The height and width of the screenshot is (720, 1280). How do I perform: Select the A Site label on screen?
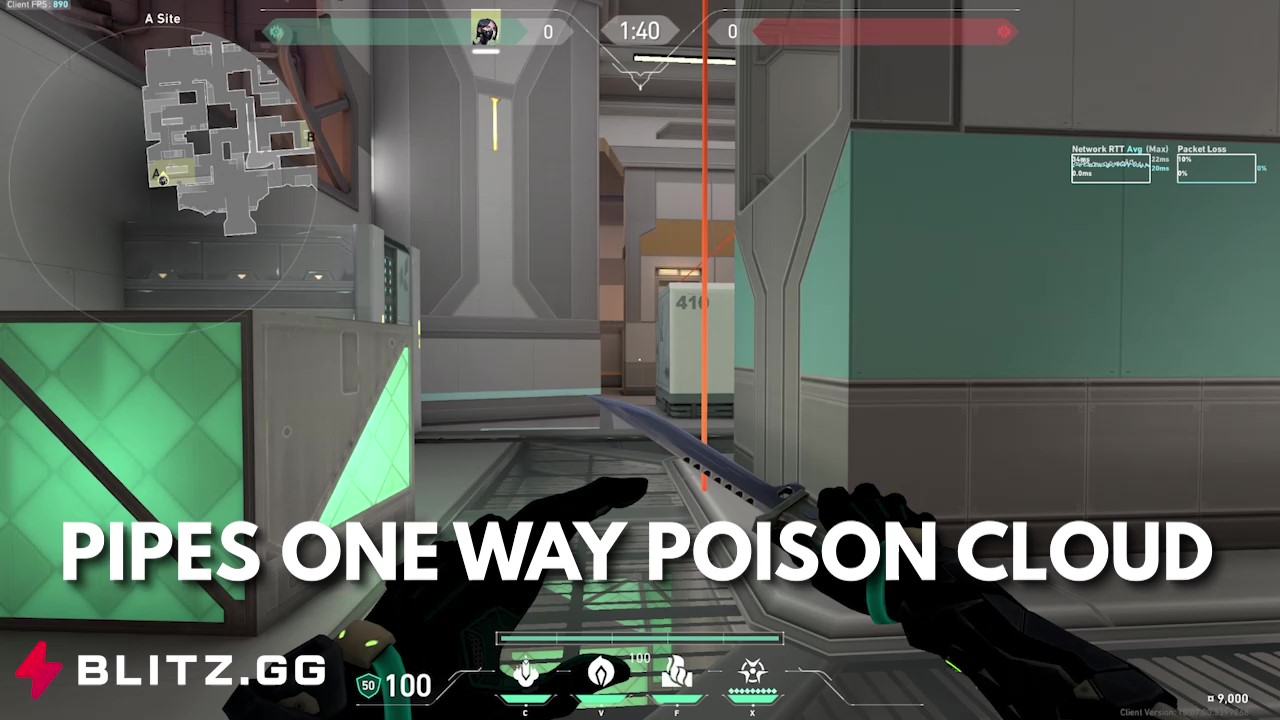[162, 18]
